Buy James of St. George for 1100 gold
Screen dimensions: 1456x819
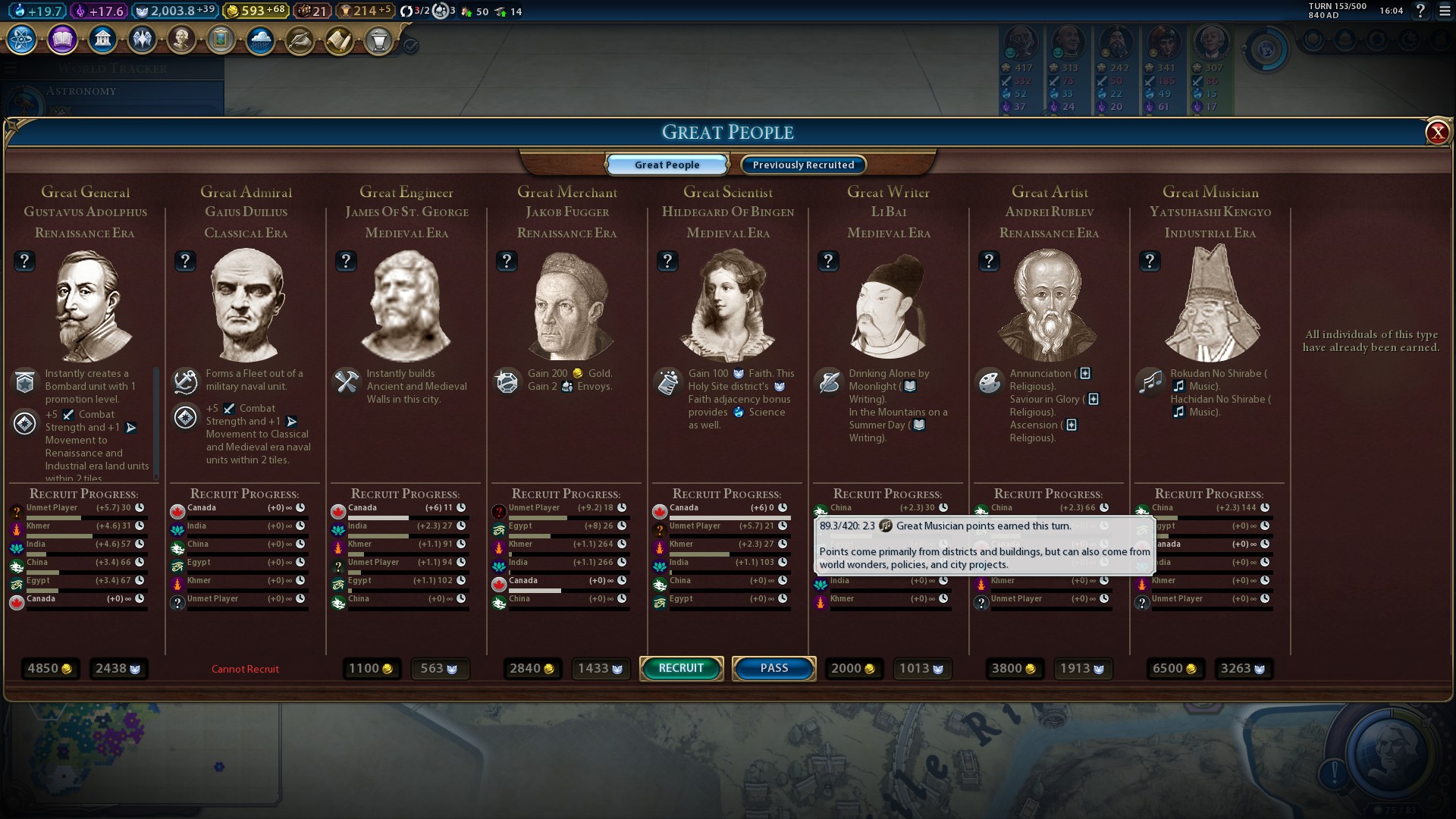coord(370,668)
